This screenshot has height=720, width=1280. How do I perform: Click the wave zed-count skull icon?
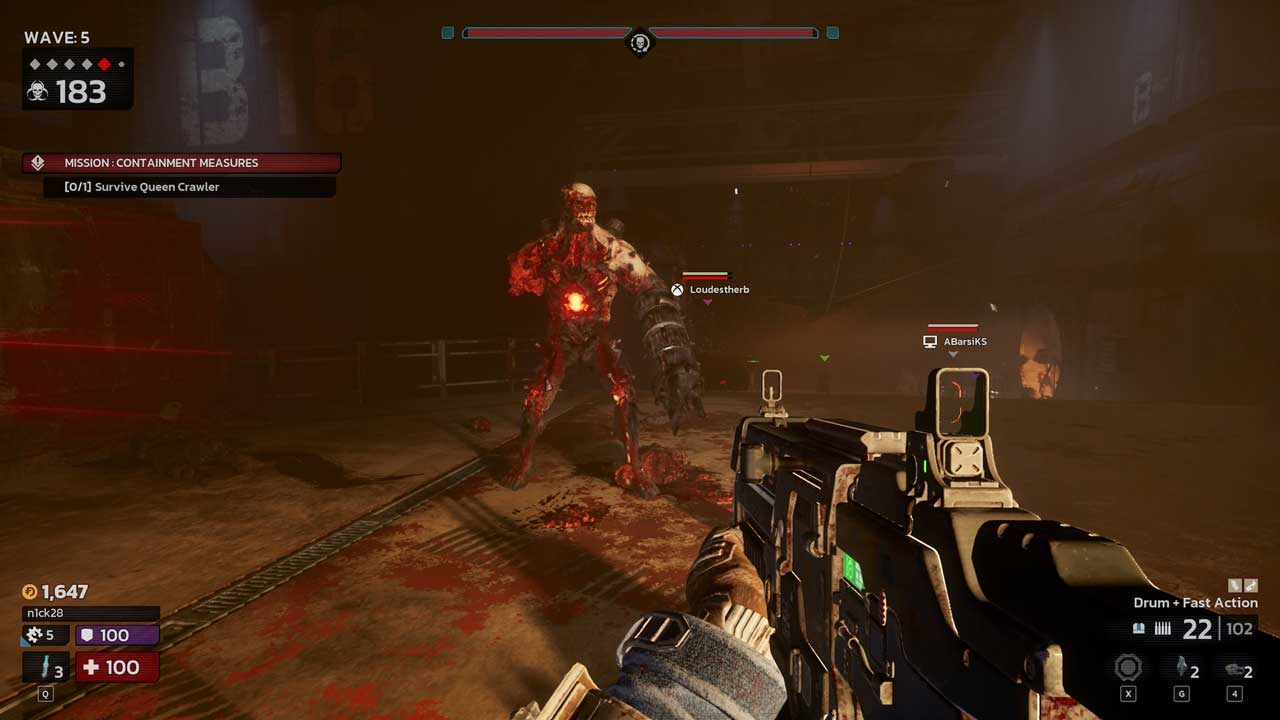(x=38, y=92)
